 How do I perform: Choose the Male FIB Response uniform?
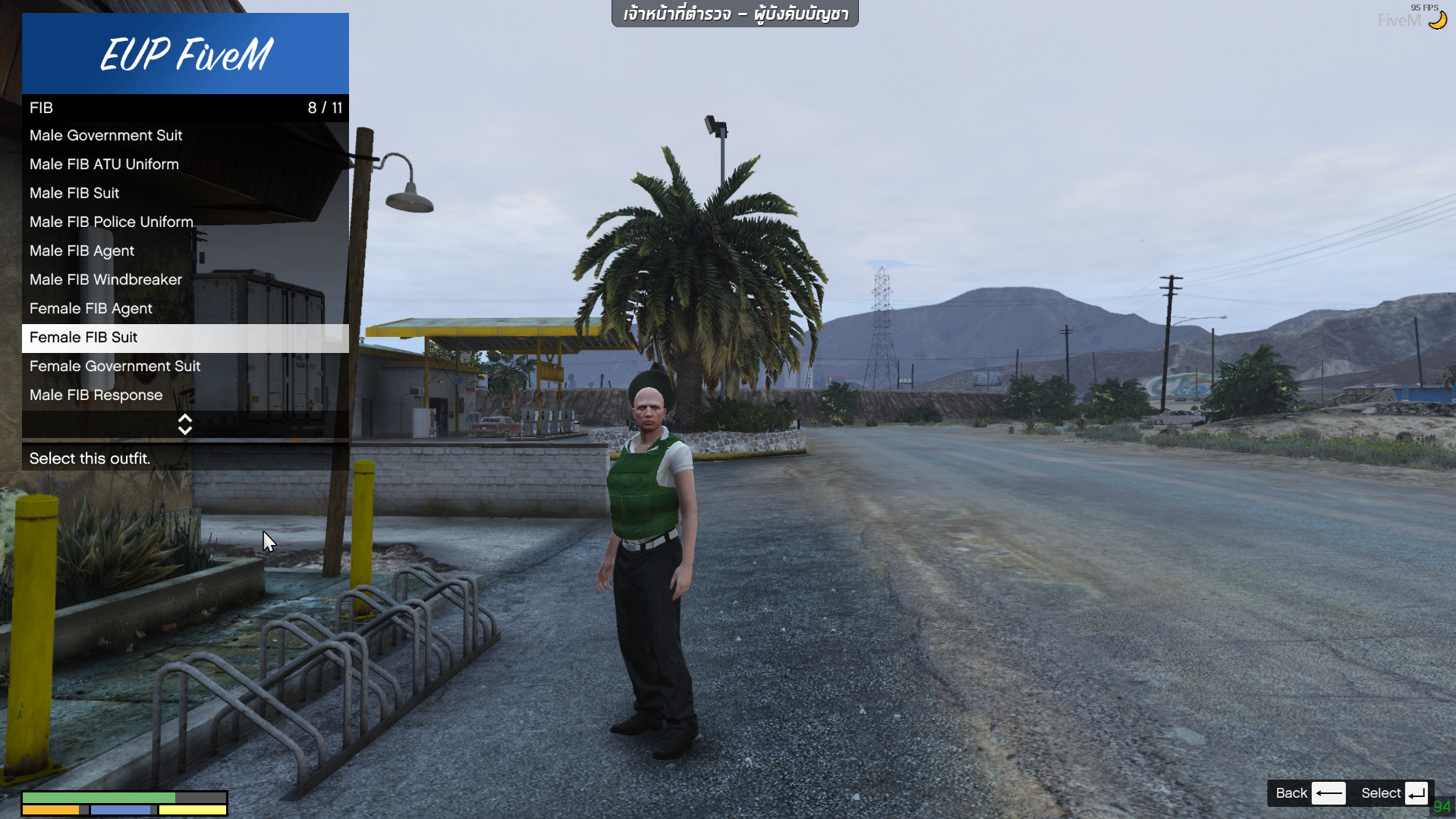[x=96, y=395]
